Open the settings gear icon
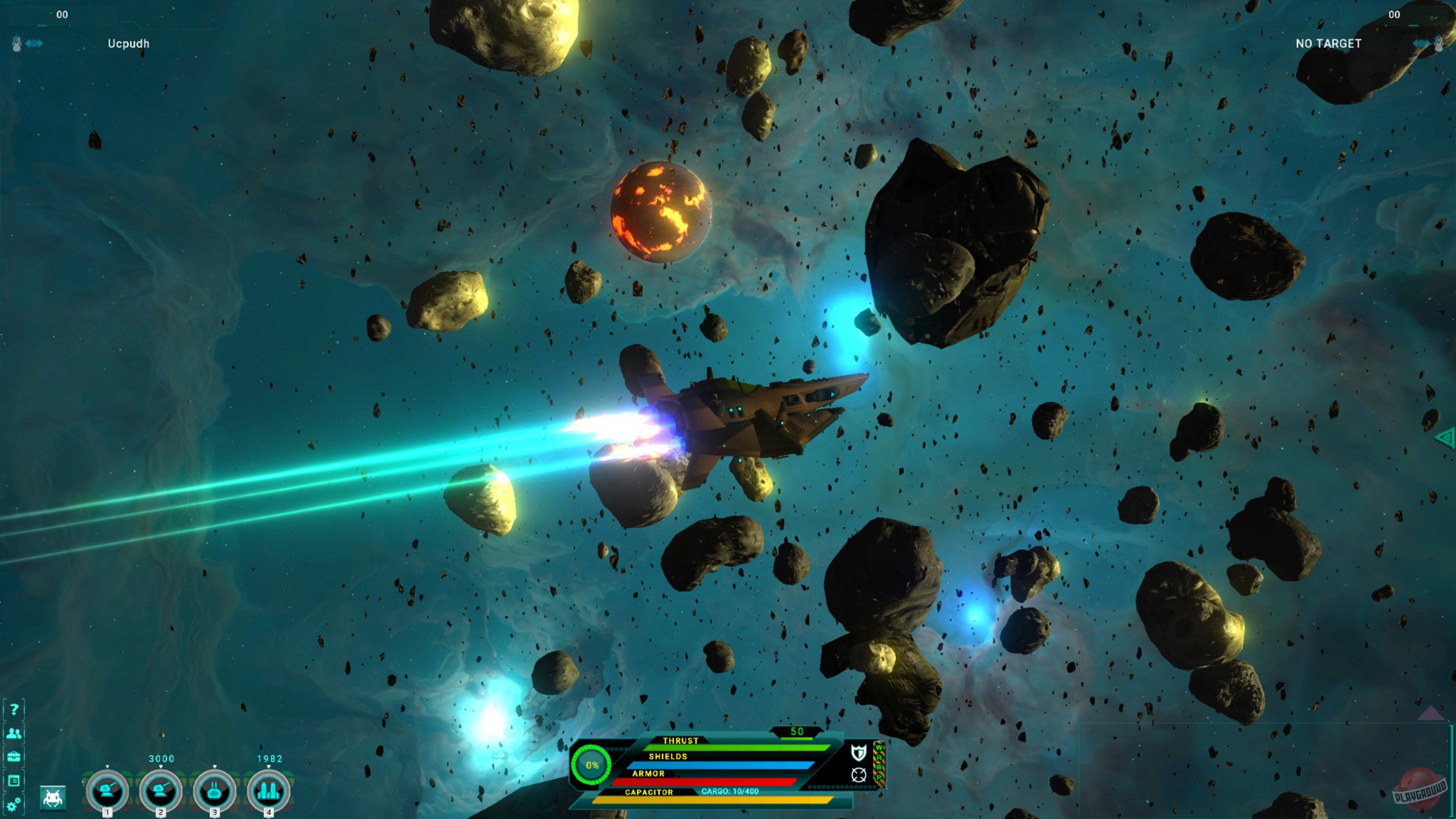 click(x=14, y=804)
